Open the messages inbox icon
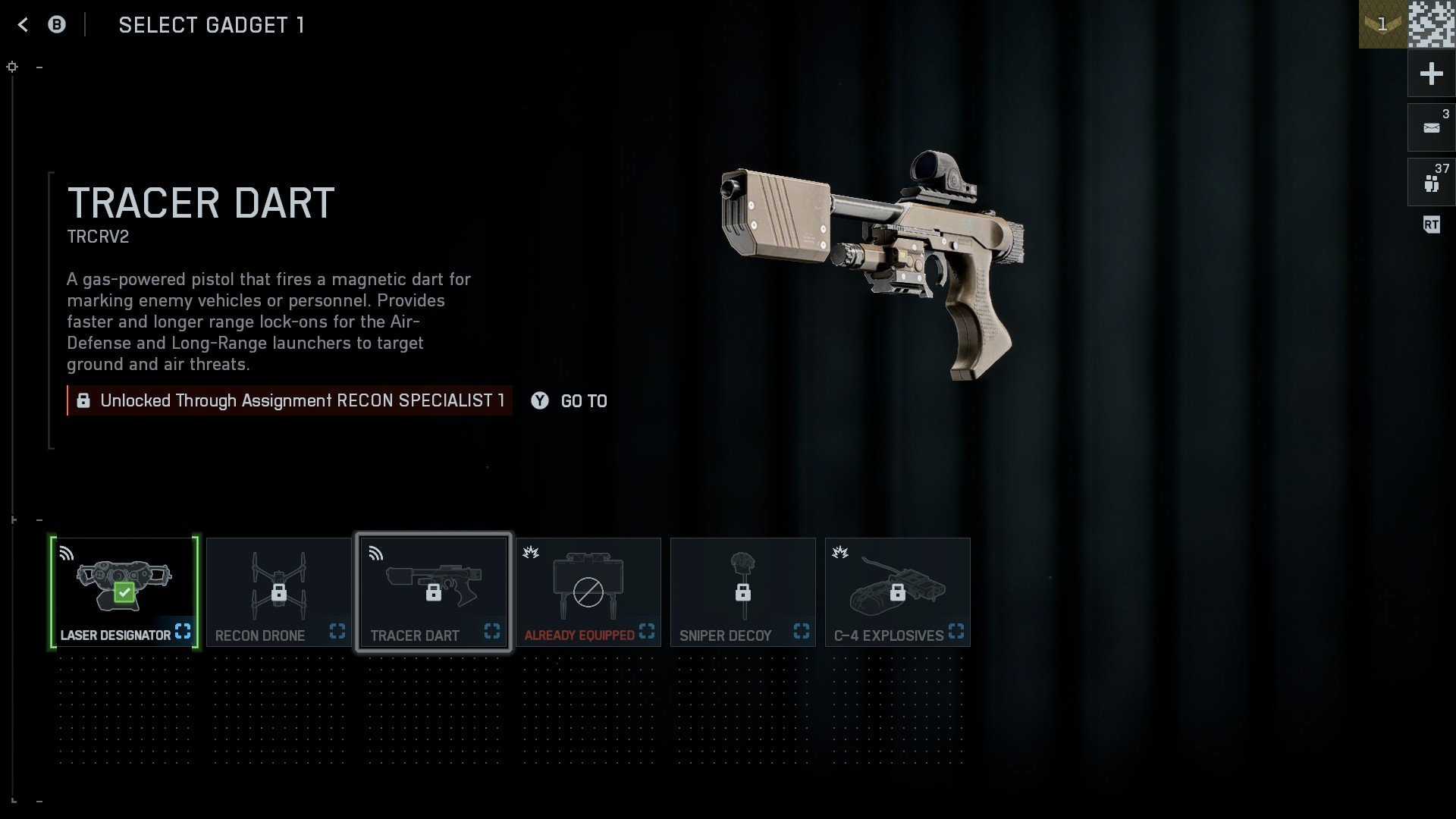 pos(1430,127)
